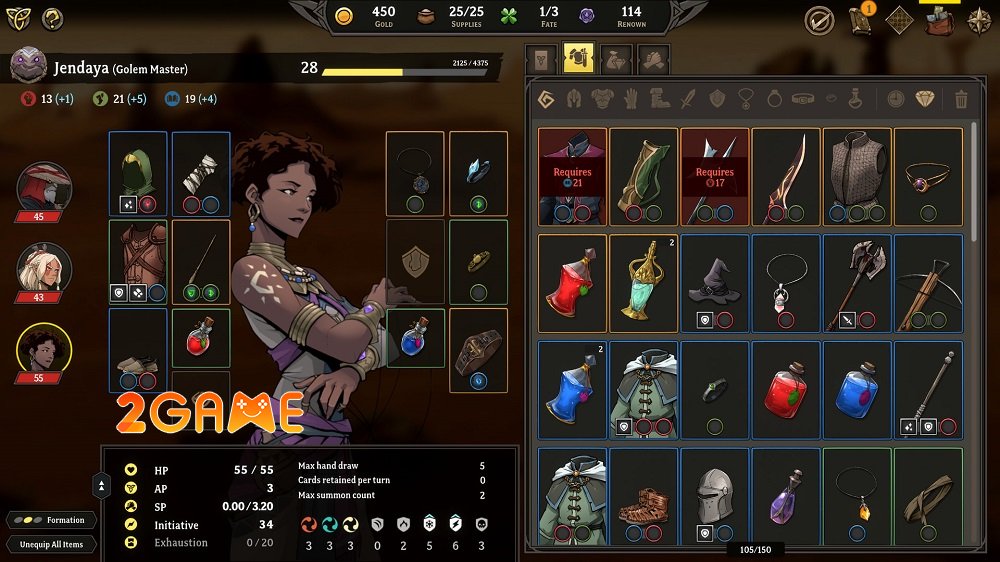The image size is (1000, 562).
Task: Expand the stats panel arrow toggle
Action: (x=101, y=486)
